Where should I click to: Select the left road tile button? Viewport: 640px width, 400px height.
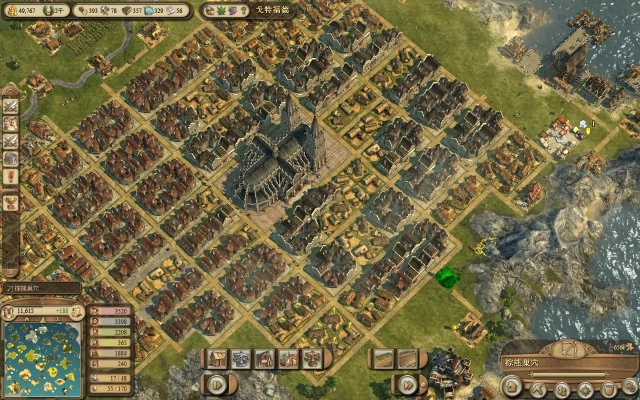tap(382, 358)
